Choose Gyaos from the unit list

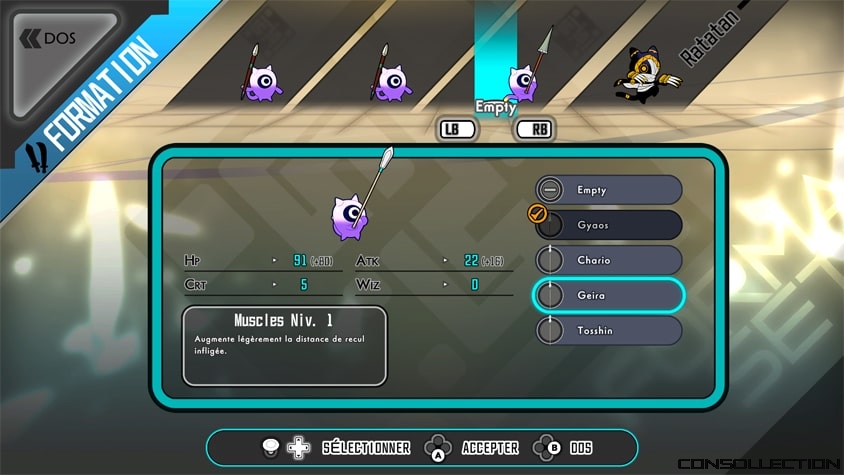[609, 225]
